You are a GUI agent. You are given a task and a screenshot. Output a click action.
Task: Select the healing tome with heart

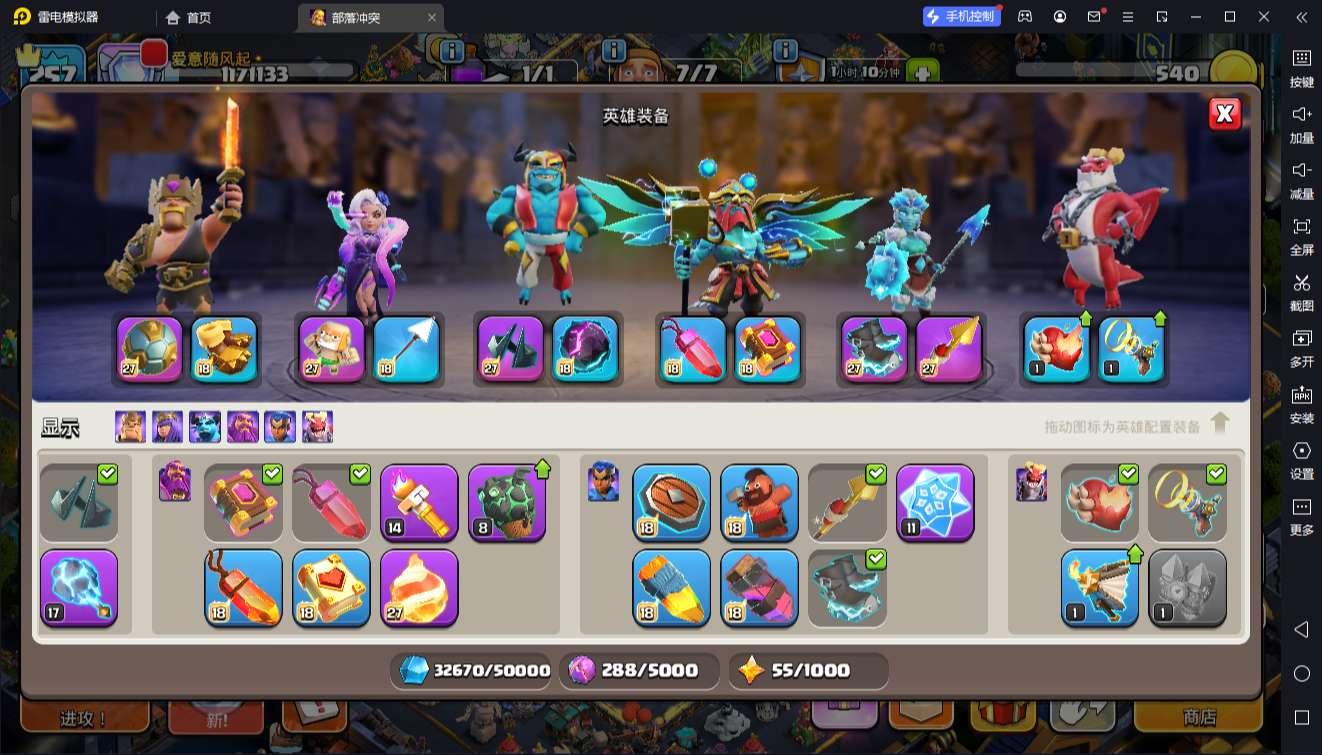(331, 587)
